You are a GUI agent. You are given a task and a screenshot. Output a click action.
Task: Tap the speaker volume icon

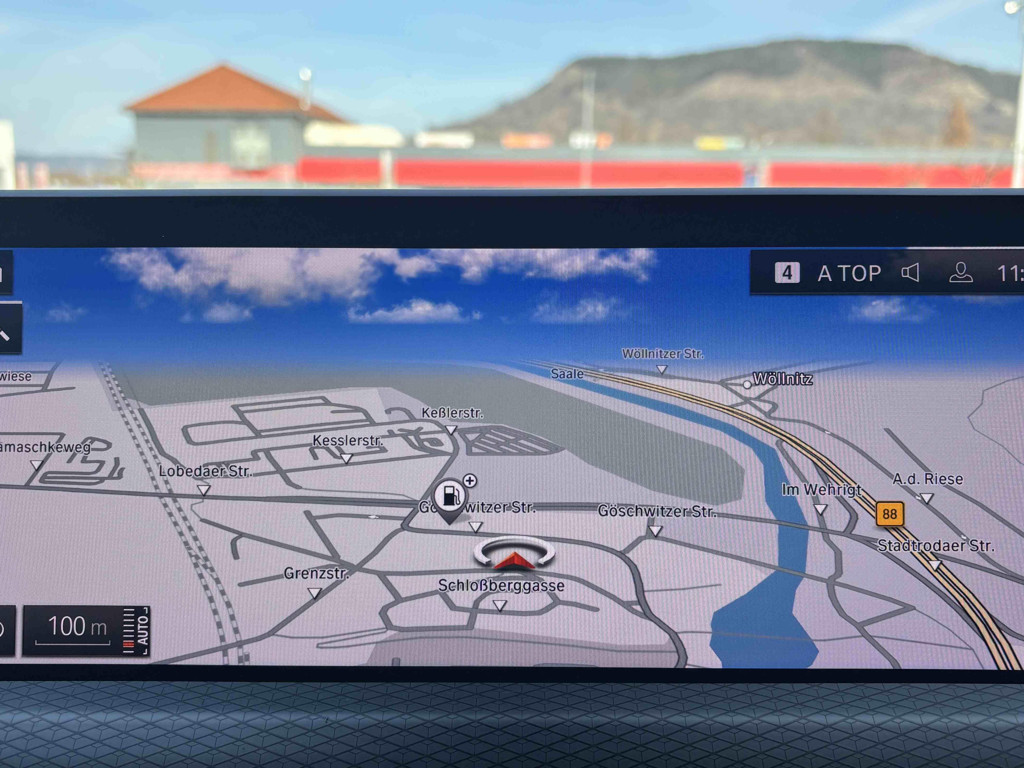tap(910, 273)
